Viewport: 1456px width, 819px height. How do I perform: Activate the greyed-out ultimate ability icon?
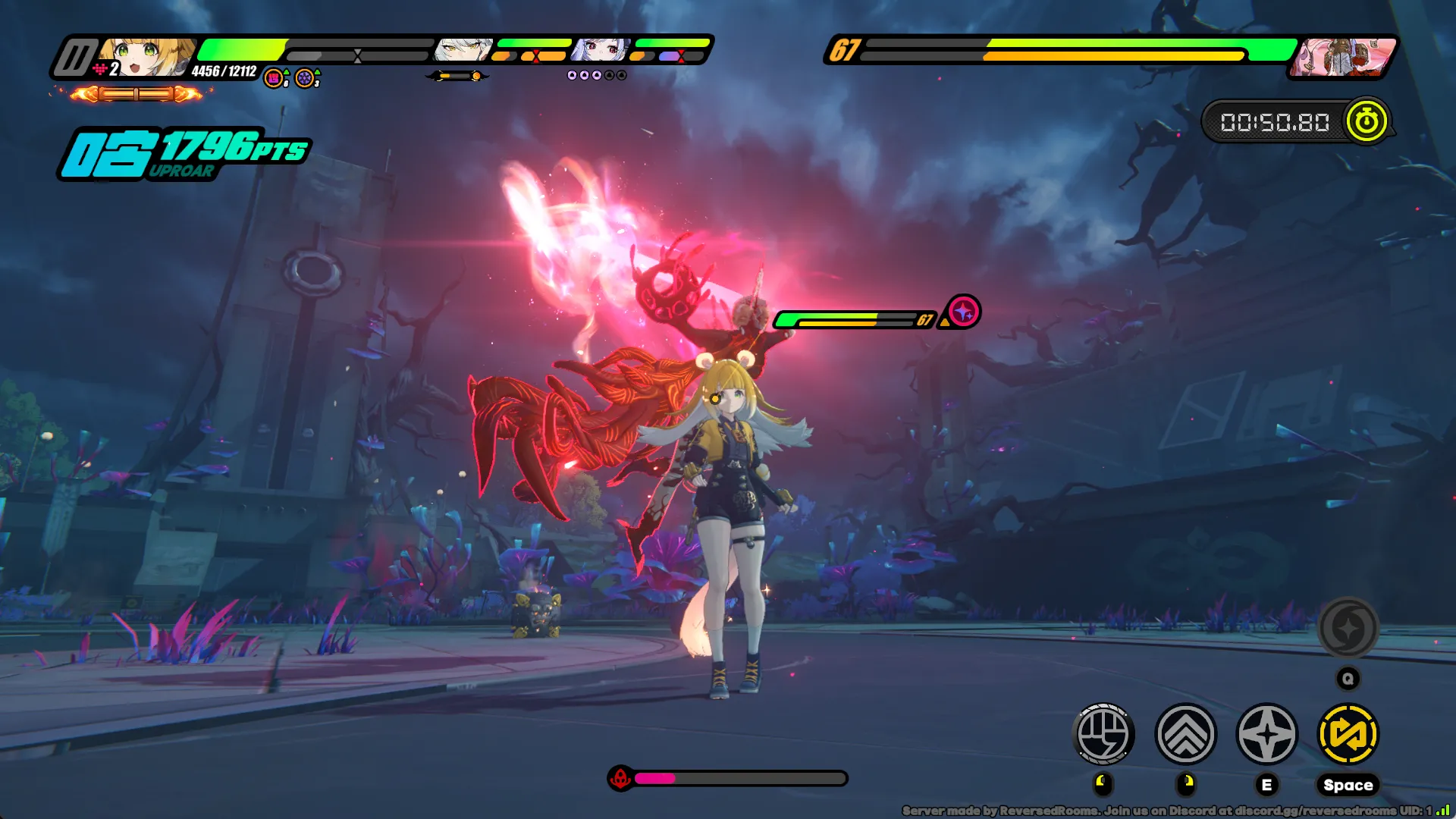tap(1348, 628)
